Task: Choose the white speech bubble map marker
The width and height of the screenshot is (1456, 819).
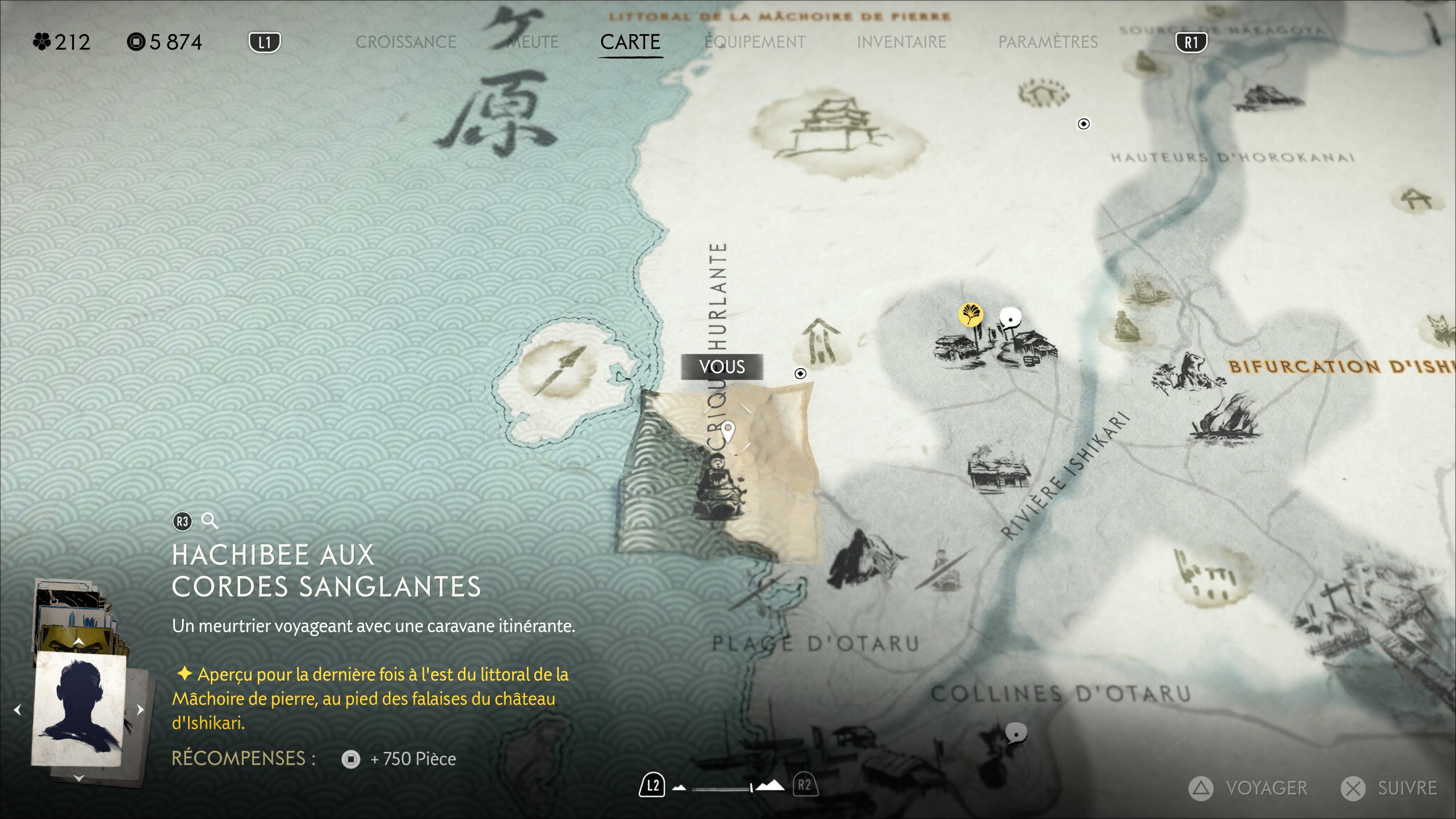Action: tap(1010, 318)
